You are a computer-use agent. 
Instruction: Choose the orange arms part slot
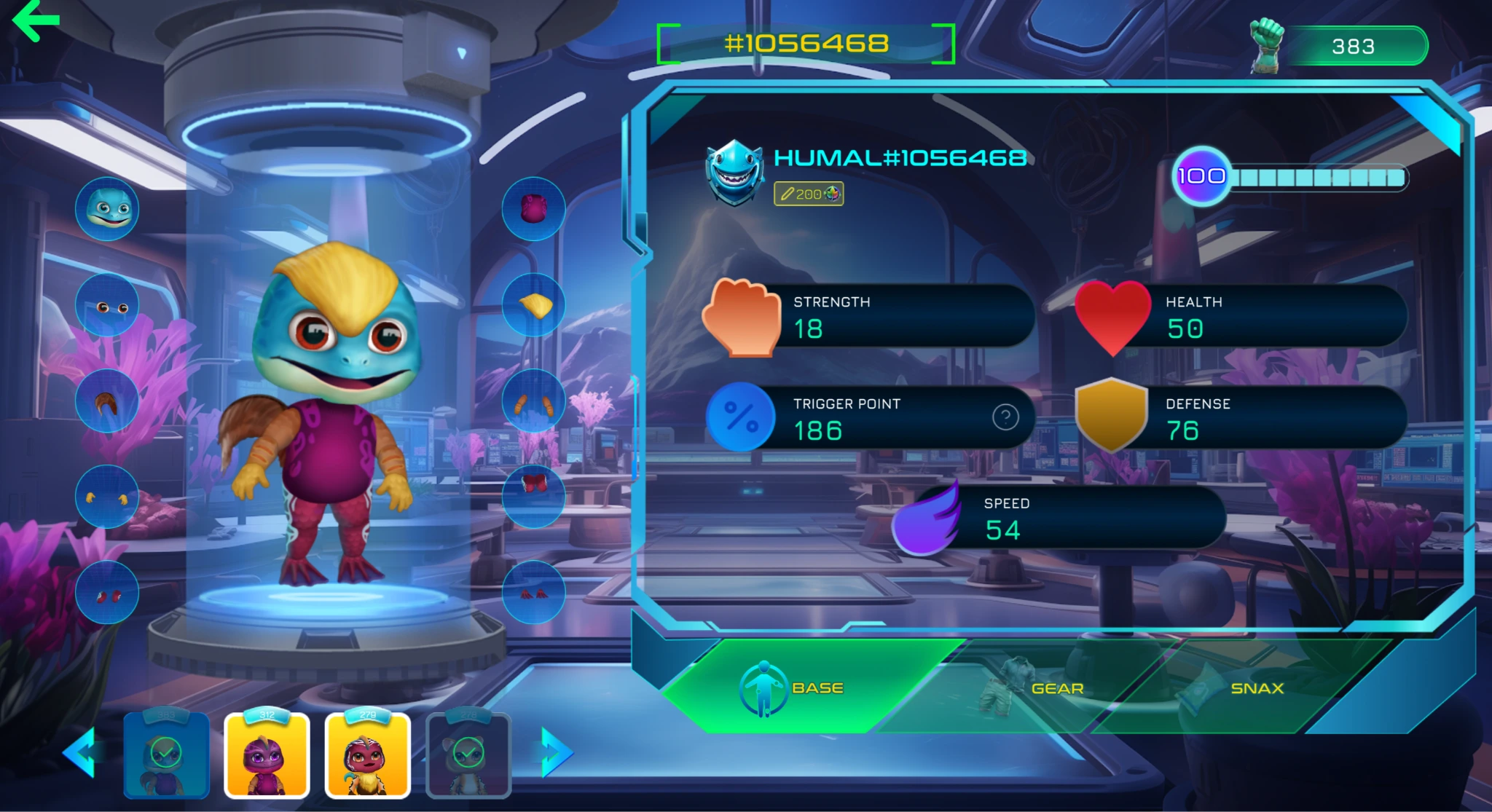(533, 401)
